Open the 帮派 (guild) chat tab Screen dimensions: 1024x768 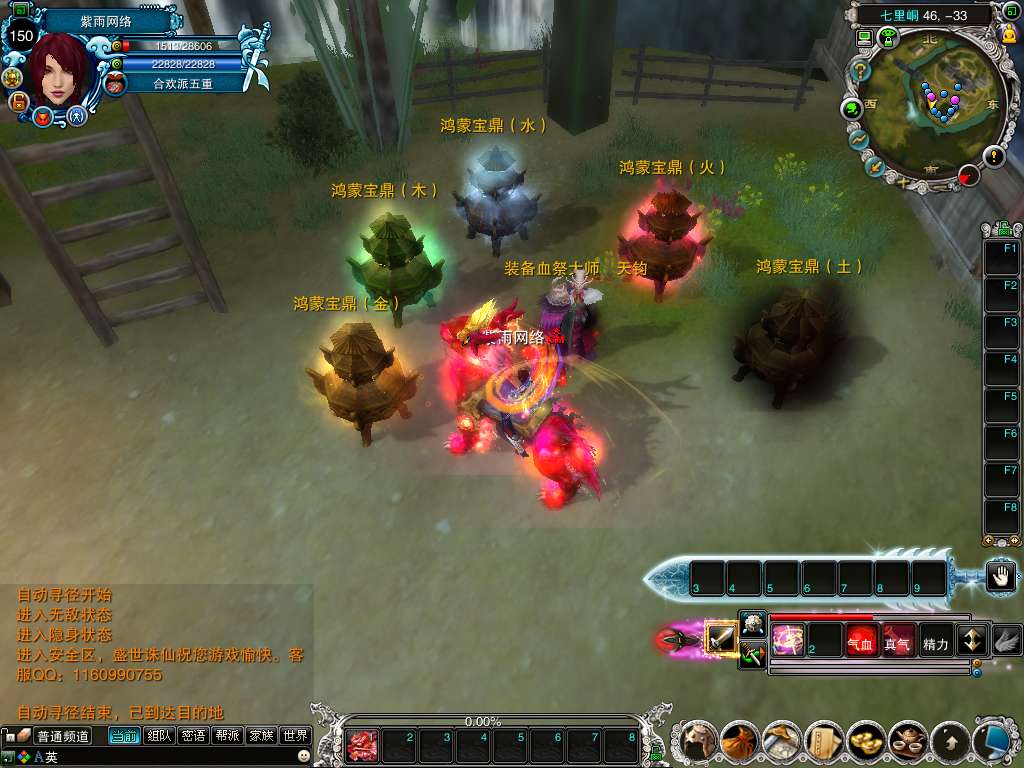(228, 736)
